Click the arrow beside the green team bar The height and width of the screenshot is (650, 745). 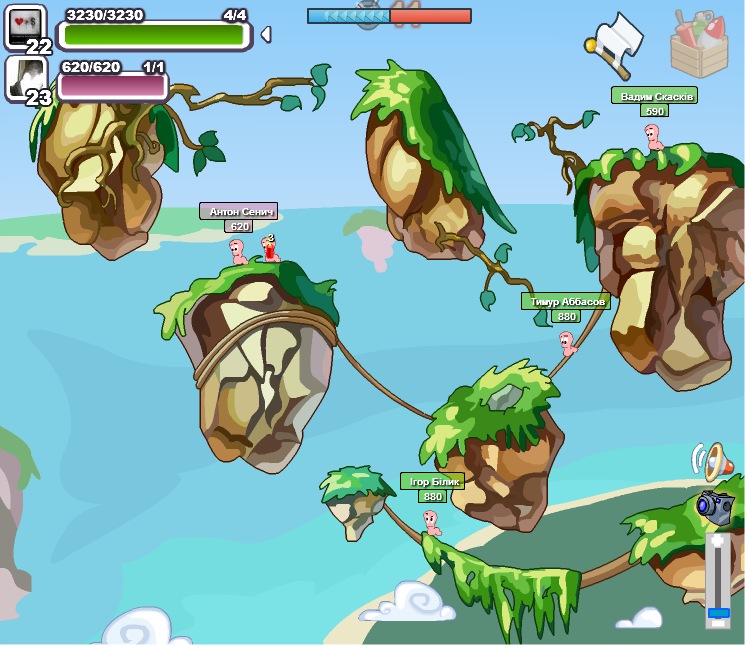(265, 35)
